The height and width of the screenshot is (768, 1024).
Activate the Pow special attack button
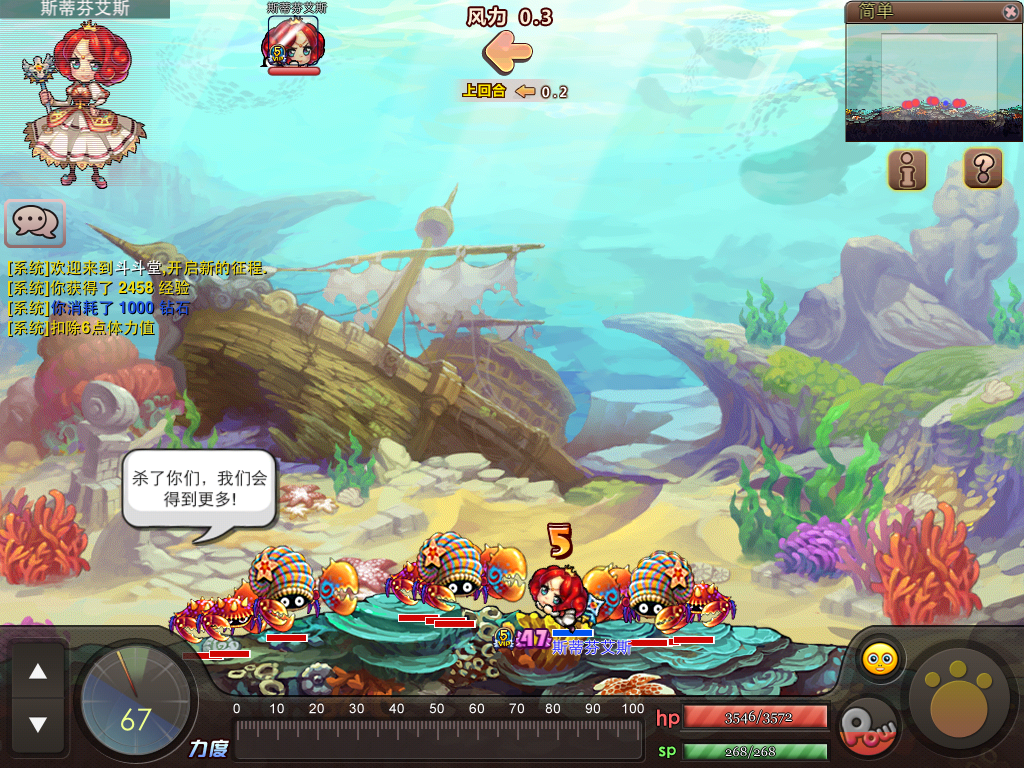(865, 727)
